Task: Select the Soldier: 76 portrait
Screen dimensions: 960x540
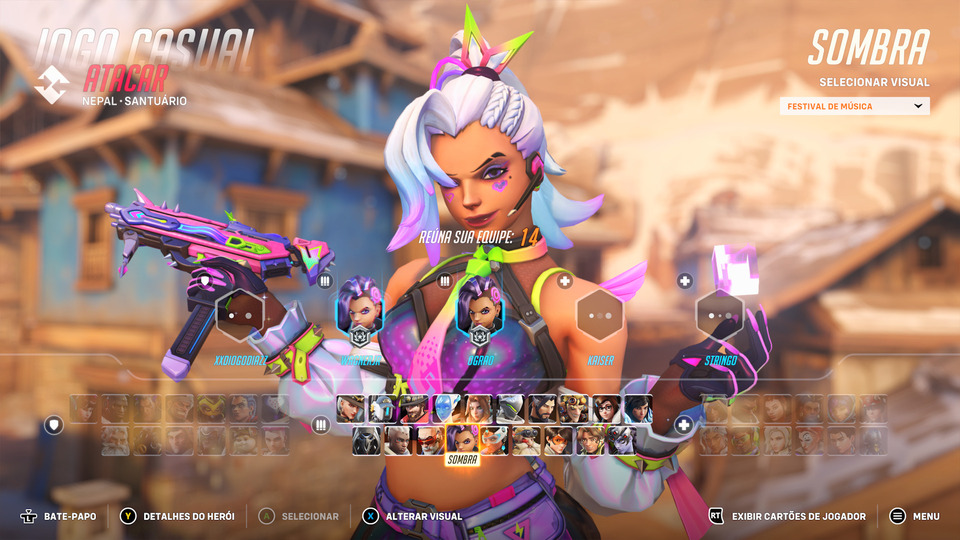Action: pos(430,440)
